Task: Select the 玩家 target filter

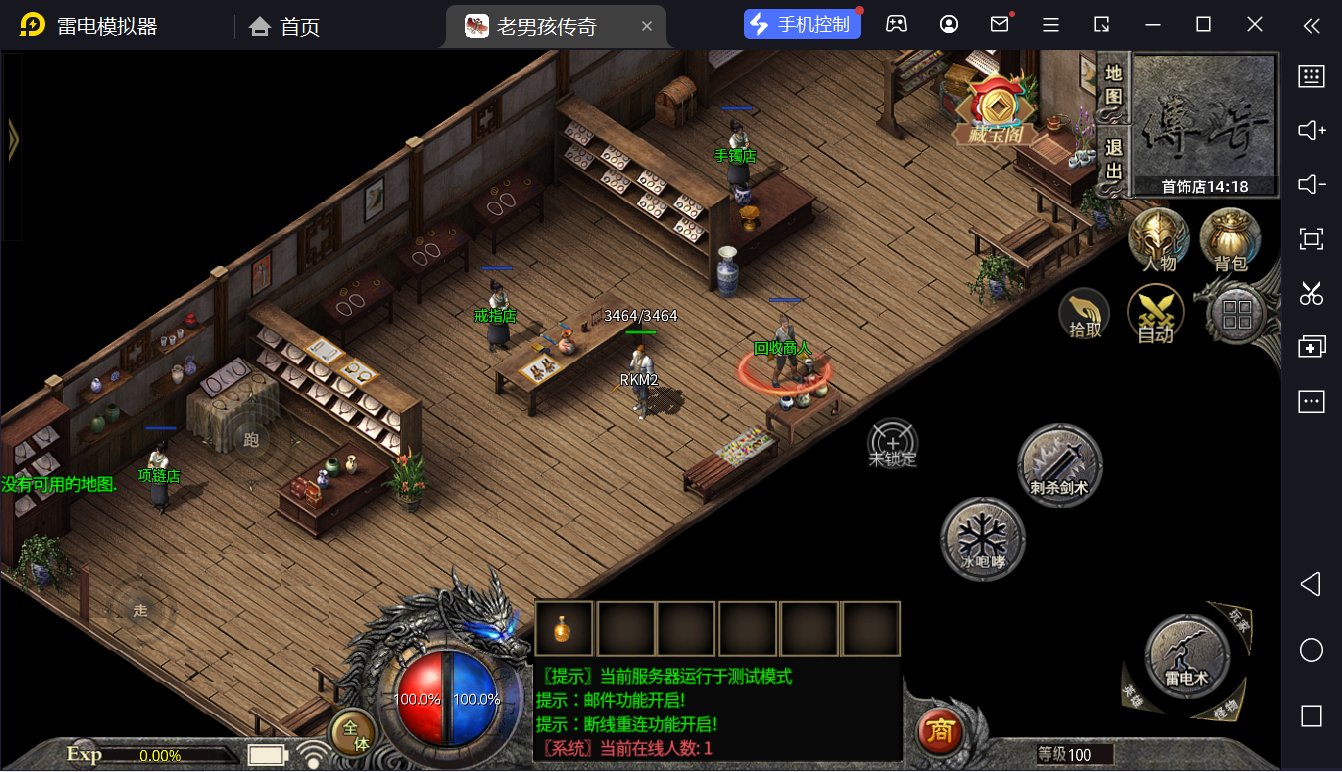Action: (x=1239, y=622)
